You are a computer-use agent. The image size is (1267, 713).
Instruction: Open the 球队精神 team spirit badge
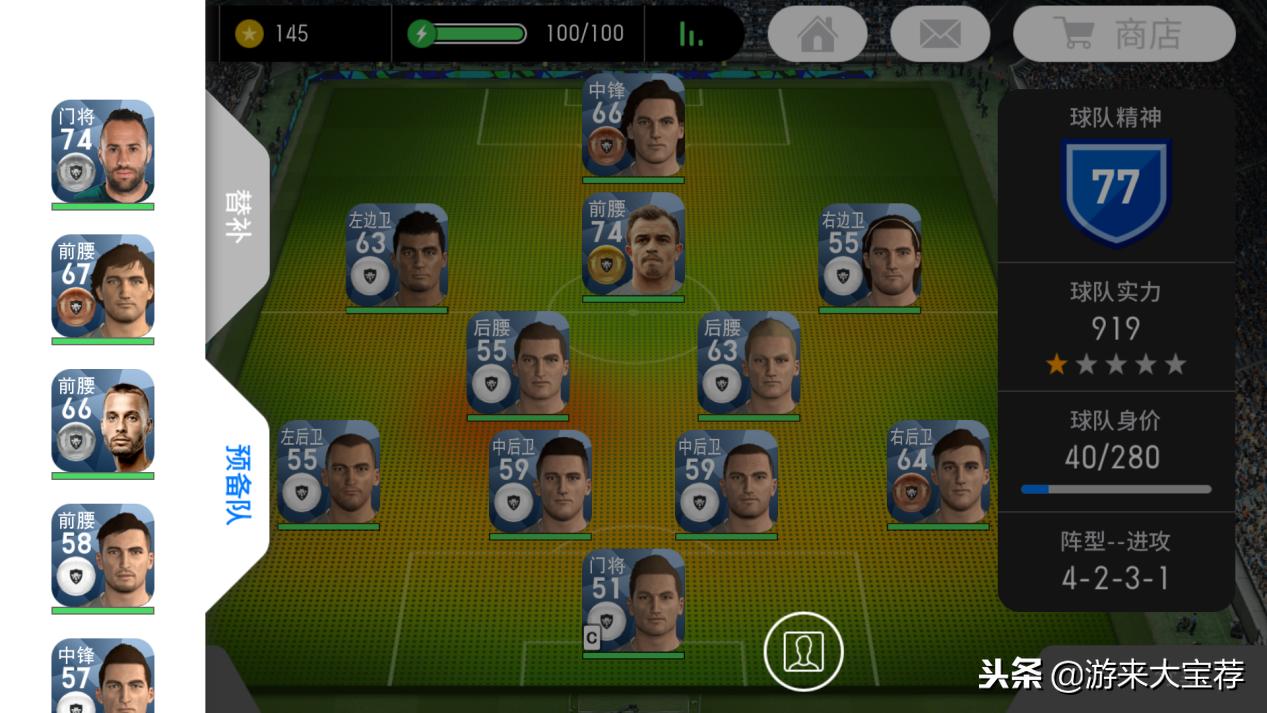pos(1115,190)
